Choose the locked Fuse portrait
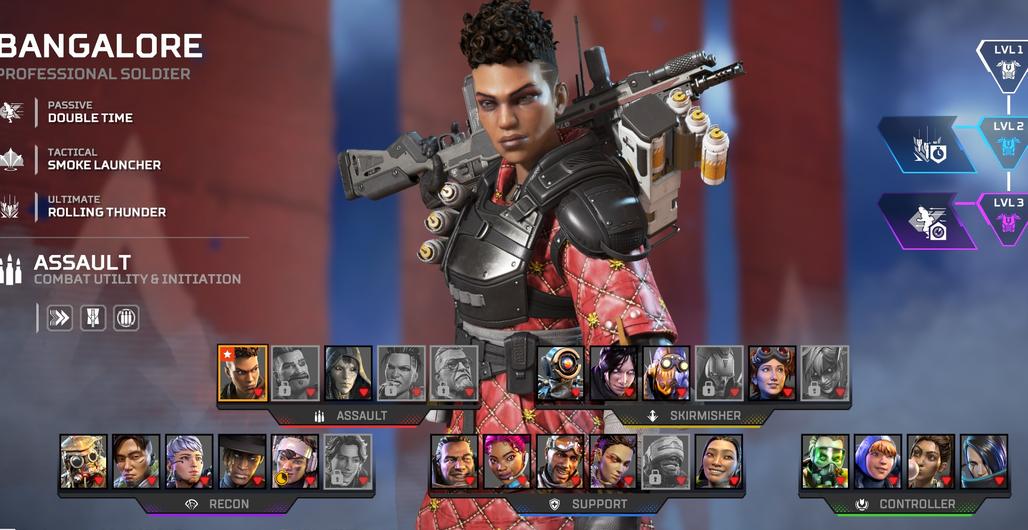Image resolution: width=1028 pixels, height=530 pixels. pos(295,373)
